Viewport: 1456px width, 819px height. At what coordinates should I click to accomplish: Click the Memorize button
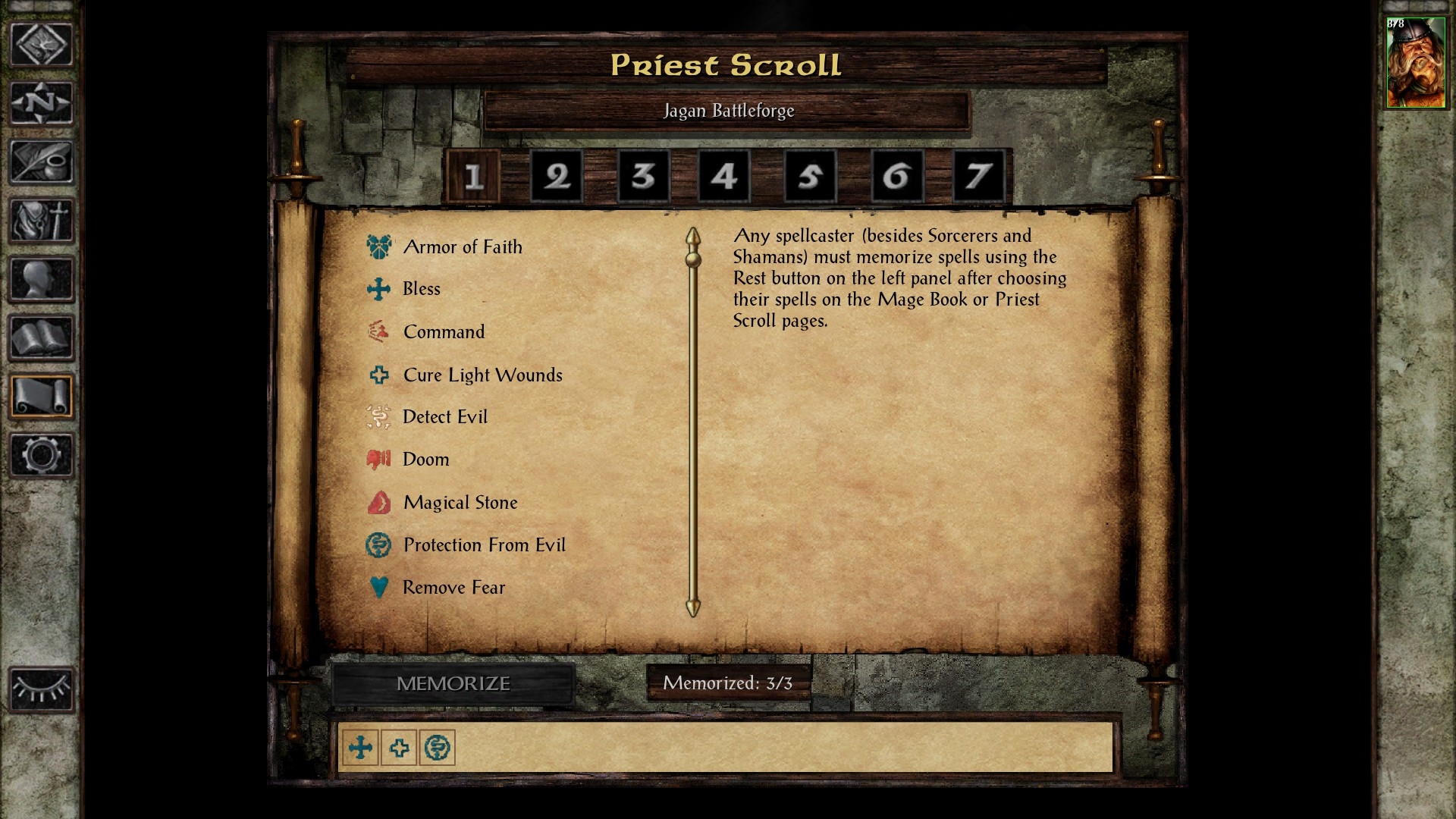pyautogui.click(x=453, y=684)
